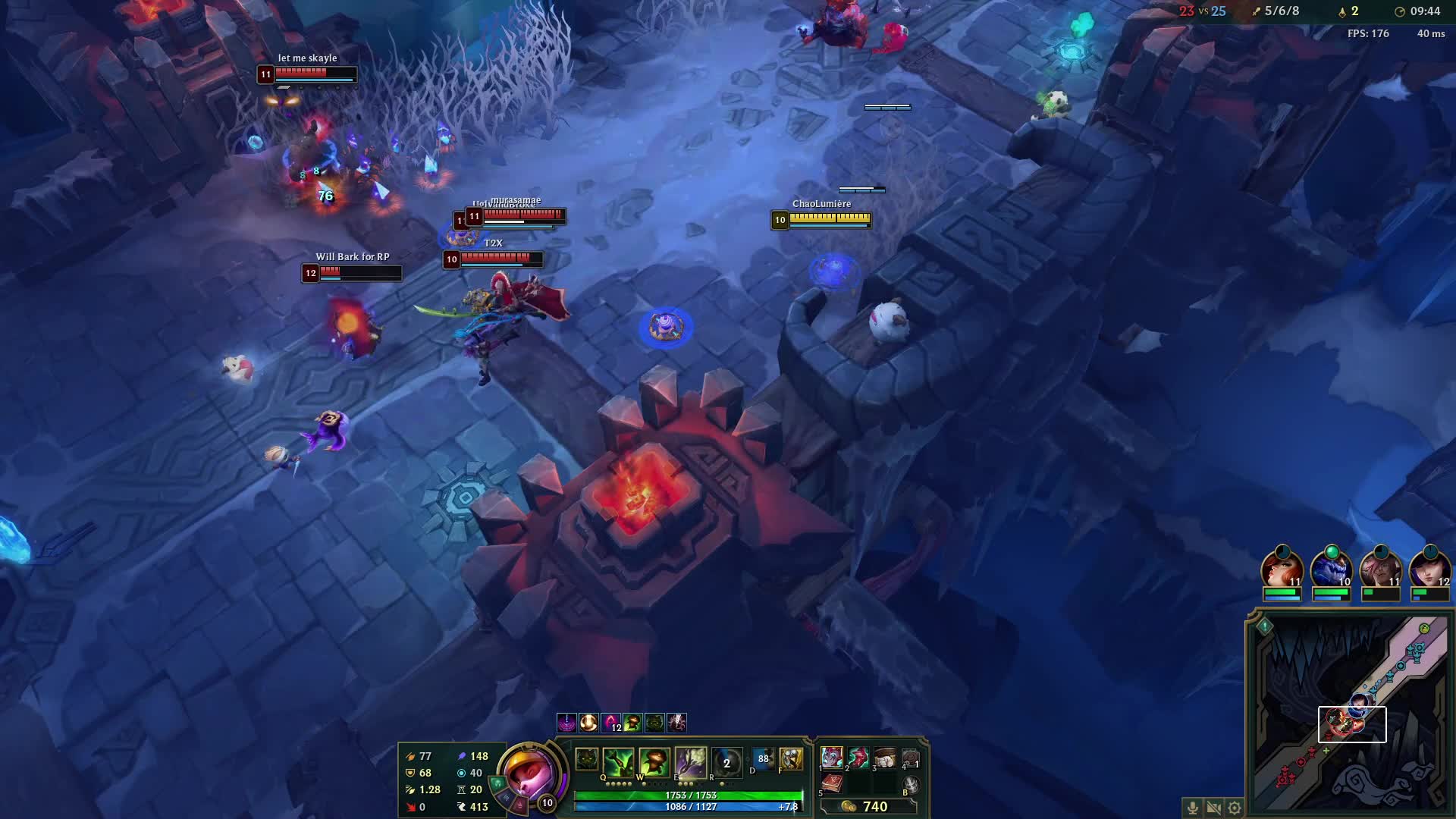Select the Toxic Shot E ability icon
Image resolution: width=1456 pixels, height=819 pixels.
pyautogui.click(x=690, y=761)
